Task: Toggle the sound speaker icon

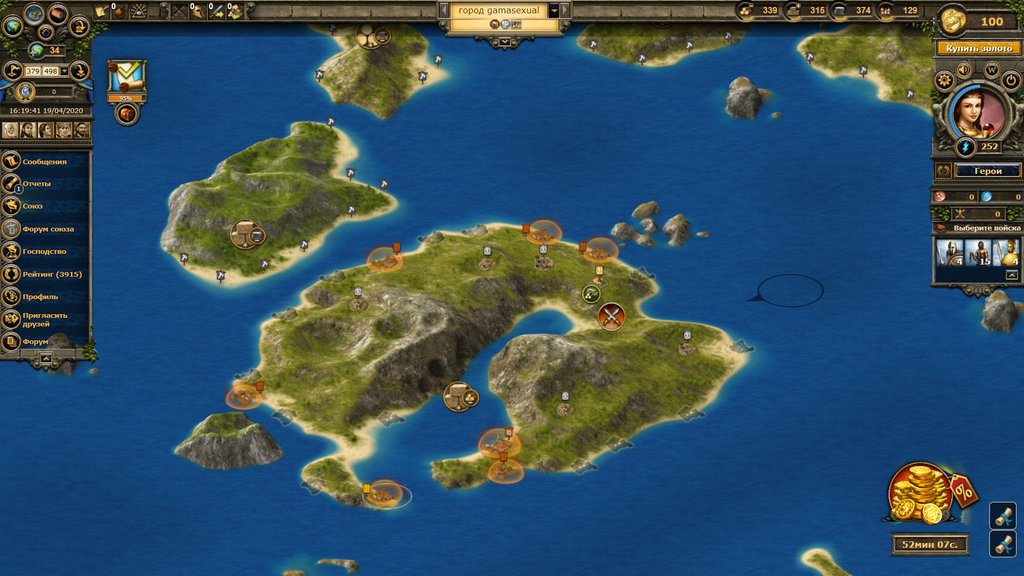Action: [x=964, y=70]
